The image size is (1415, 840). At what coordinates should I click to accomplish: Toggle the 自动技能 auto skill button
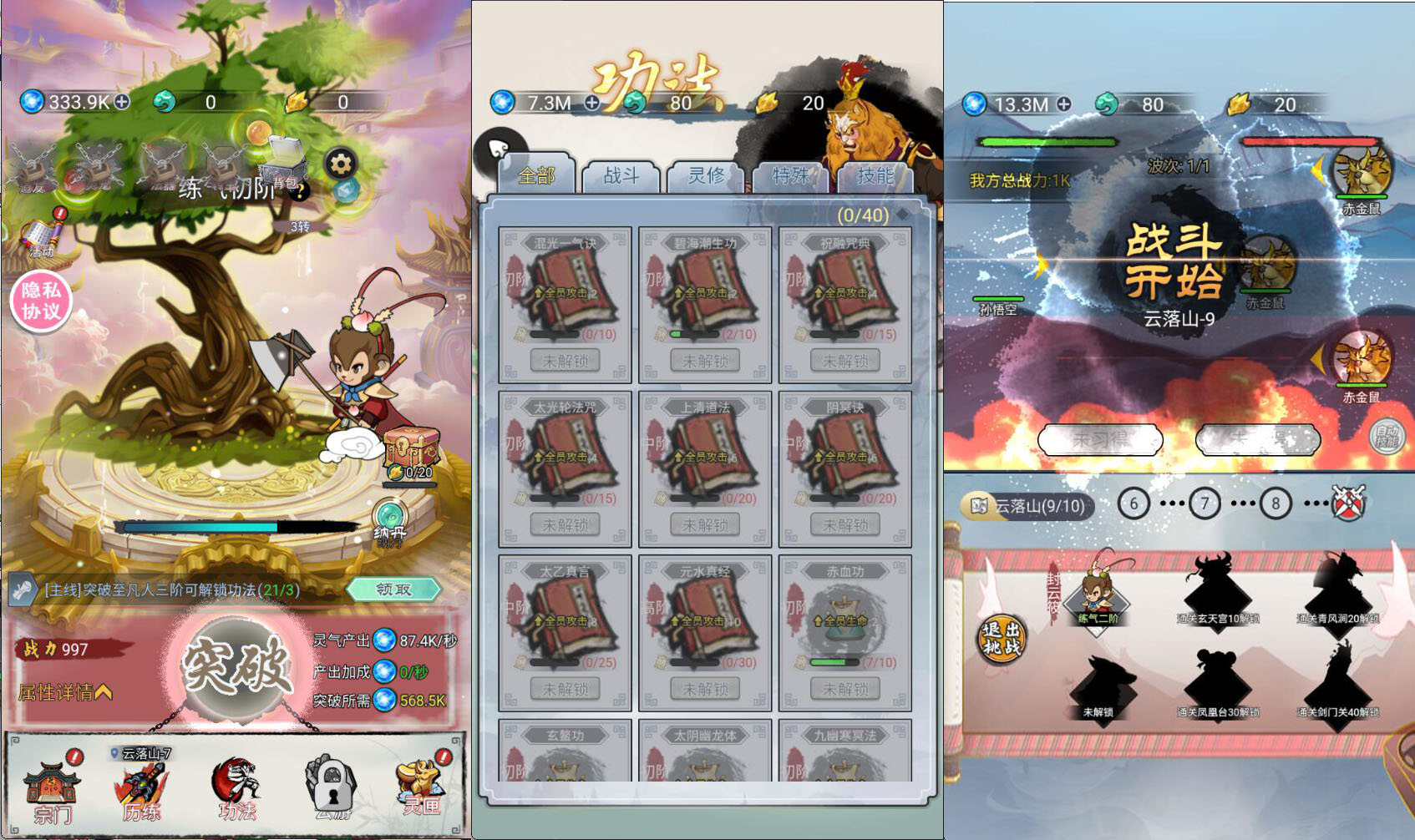point(1387,436)
